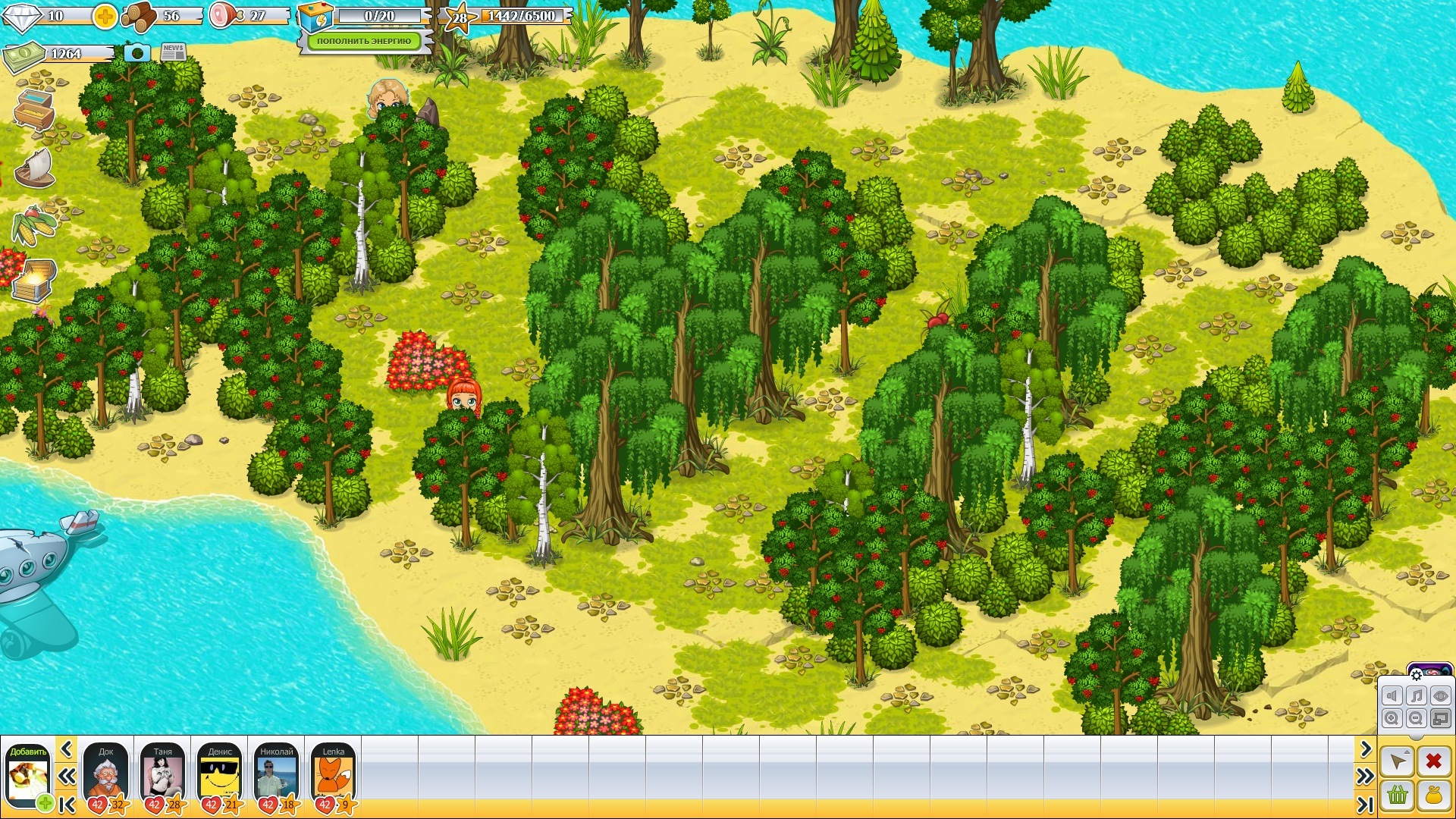This screenshot has width=1456, height=819.
Task: Skip to the last friends page
Action: (1365, 804)
